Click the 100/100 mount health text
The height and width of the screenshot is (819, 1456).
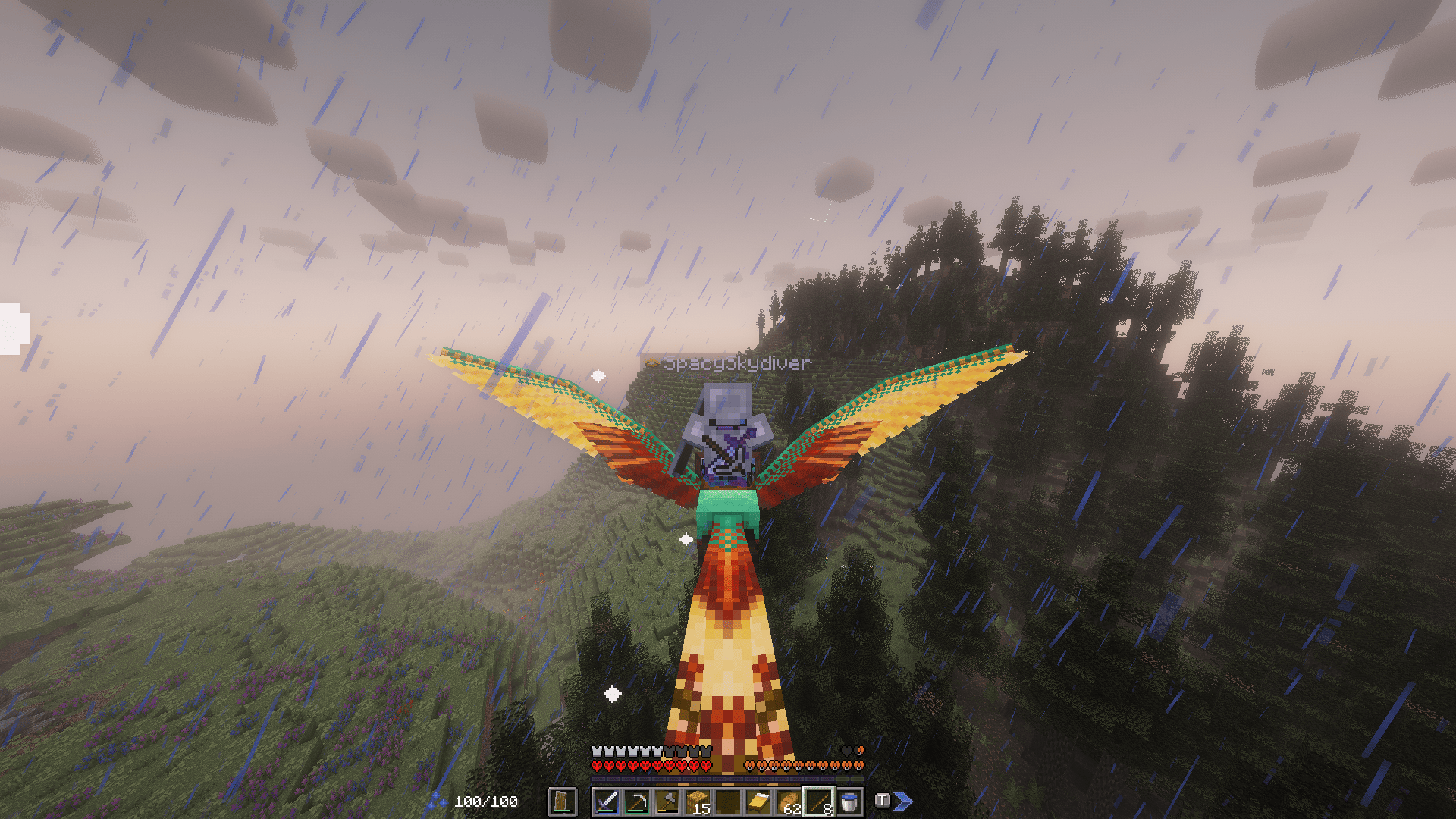coord(485,802)
